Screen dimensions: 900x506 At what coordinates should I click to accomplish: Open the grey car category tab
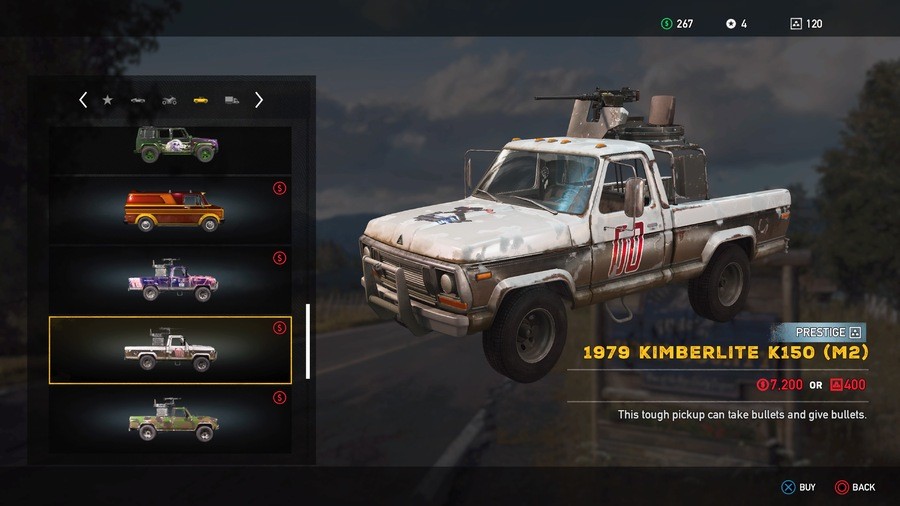(138, 100)
